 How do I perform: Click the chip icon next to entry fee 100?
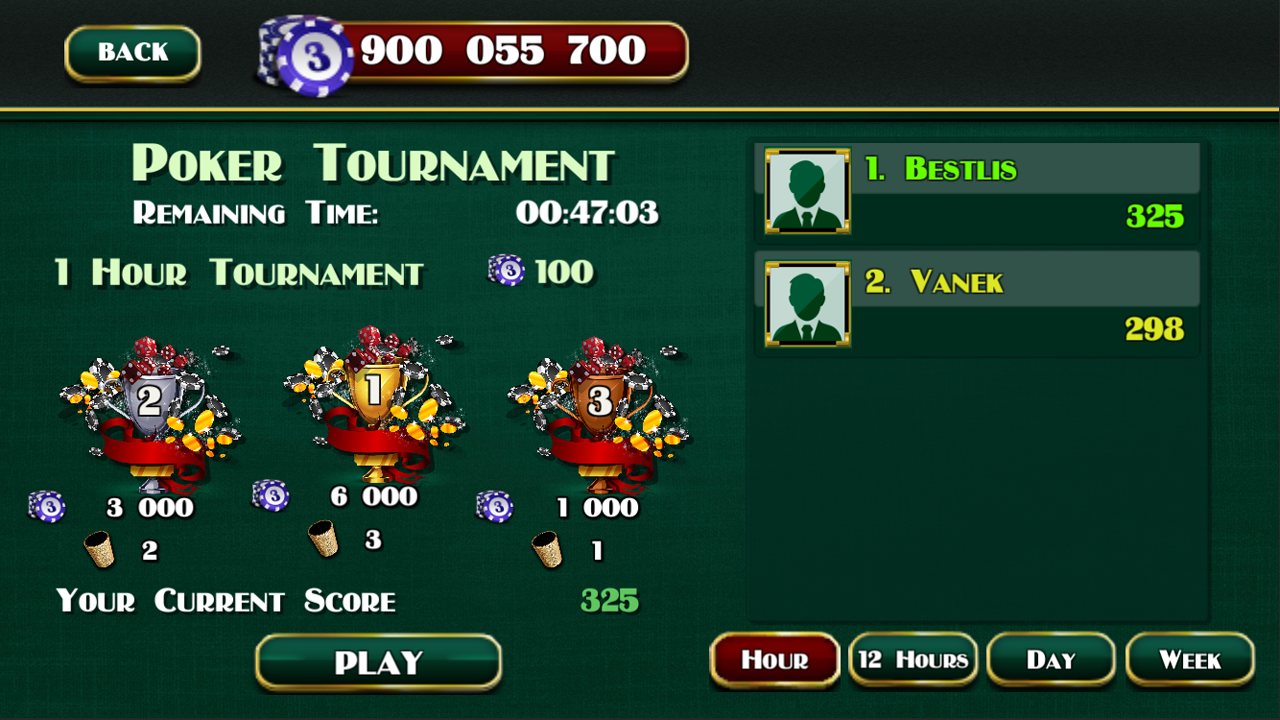point(505,272)
